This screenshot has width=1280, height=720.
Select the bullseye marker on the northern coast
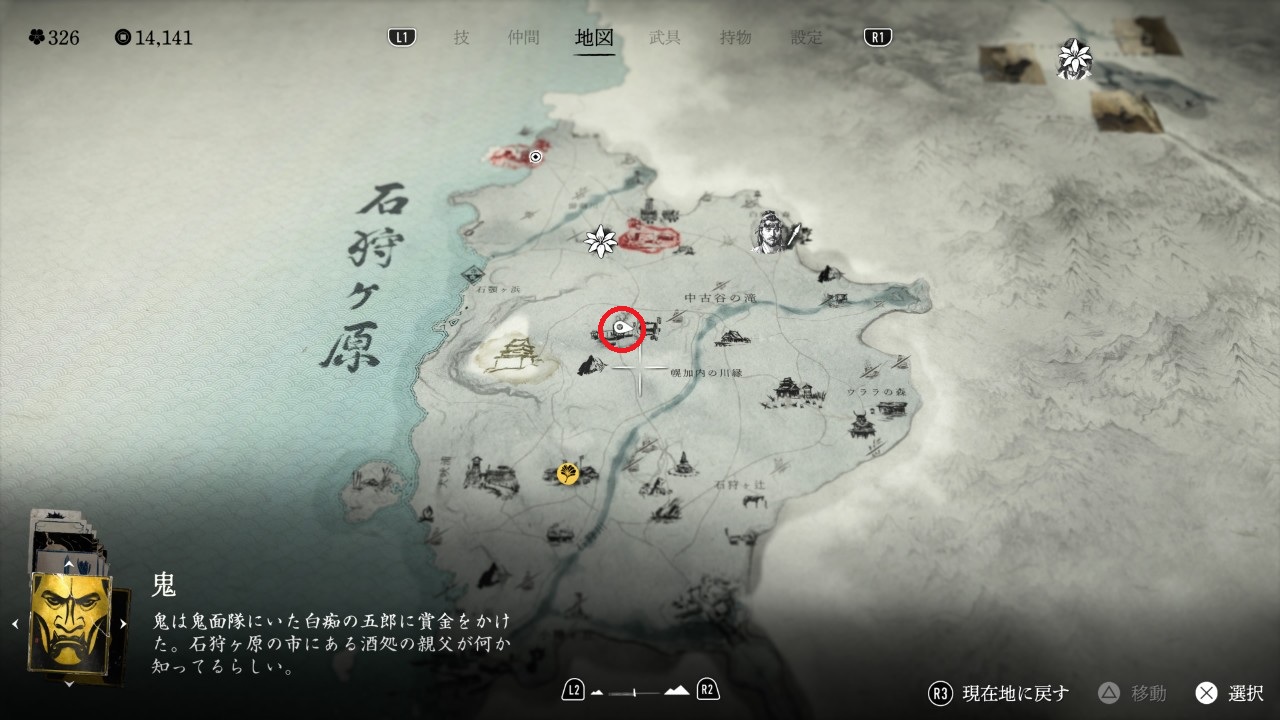536,157
